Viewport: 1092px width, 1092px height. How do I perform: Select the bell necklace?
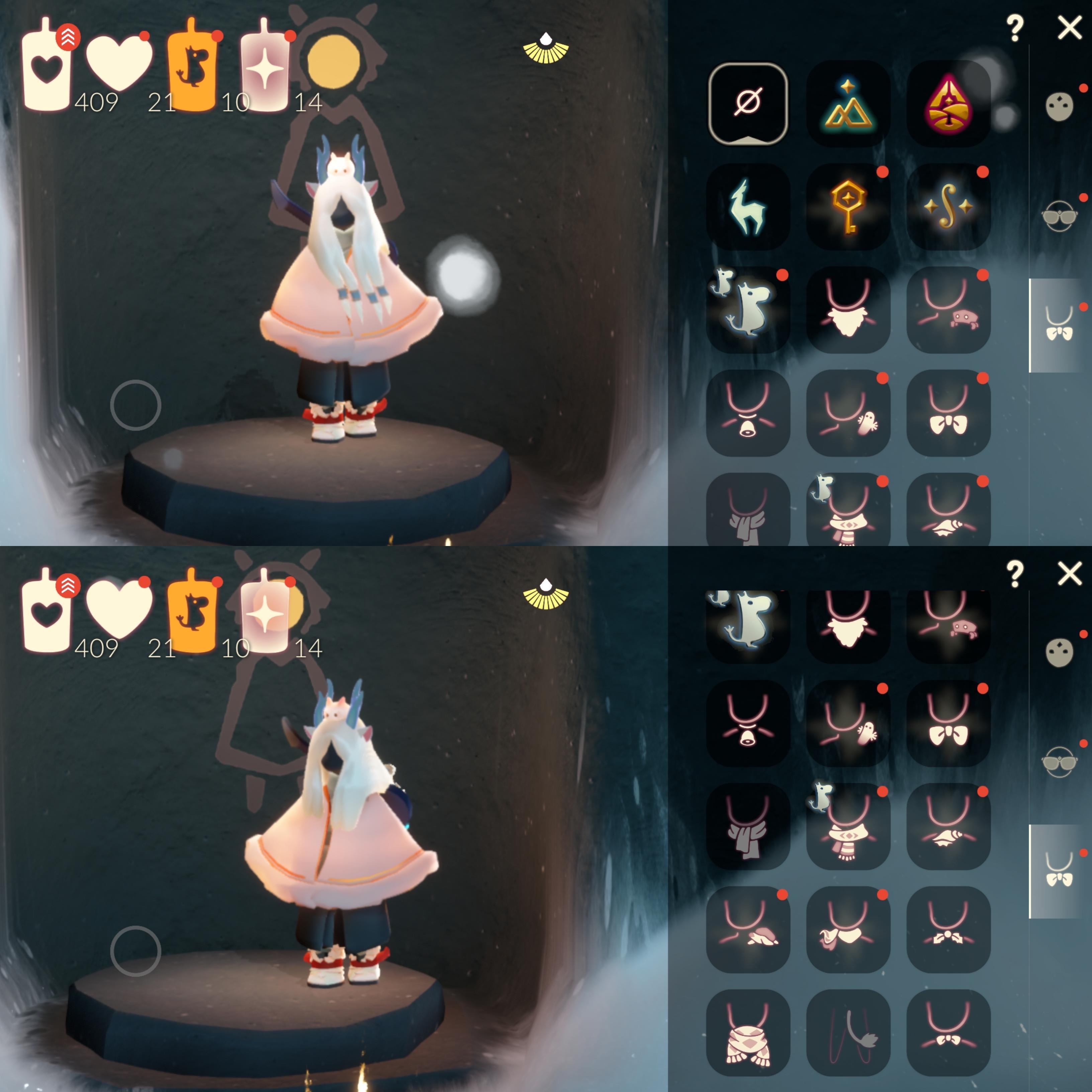(x=749, y=410)
